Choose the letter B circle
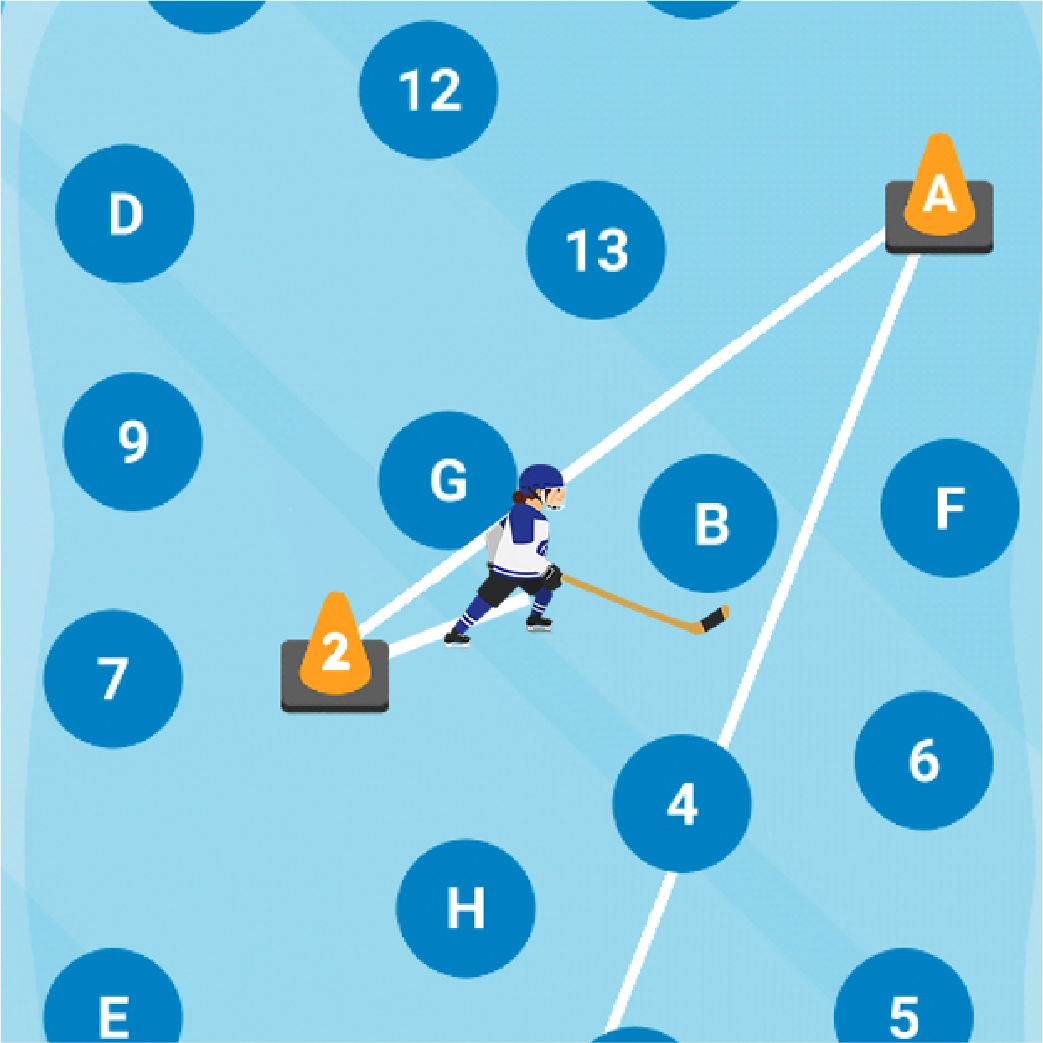Screen dimensions: 1043x1043 click(708, 523)
